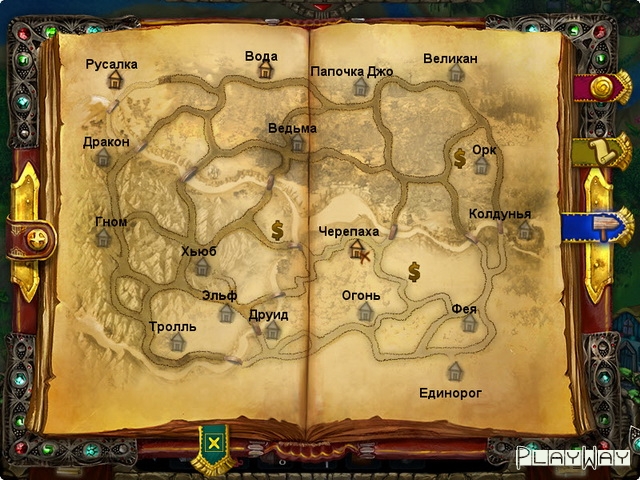
Task: Select the Фея house marker
Action: 469,324
